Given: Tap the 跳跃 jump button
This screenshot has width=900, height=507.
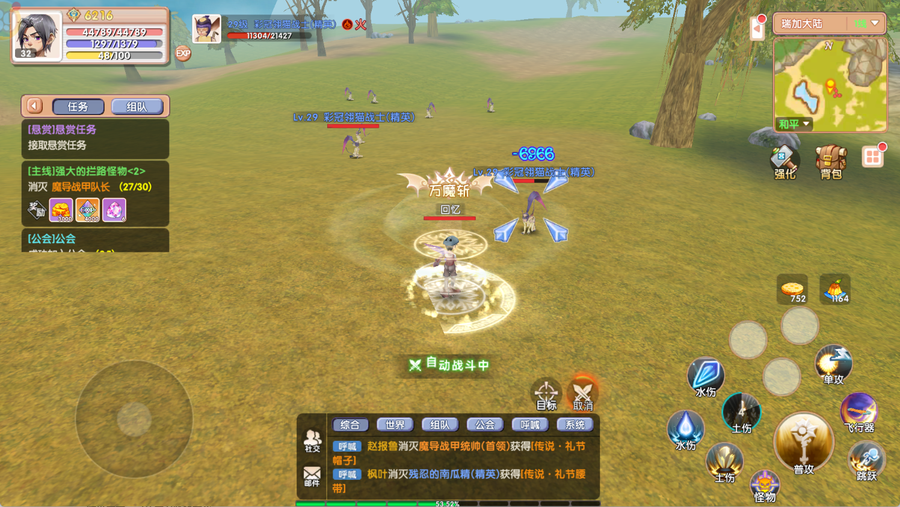Looking at the screenshot, I should click(866, 460).
